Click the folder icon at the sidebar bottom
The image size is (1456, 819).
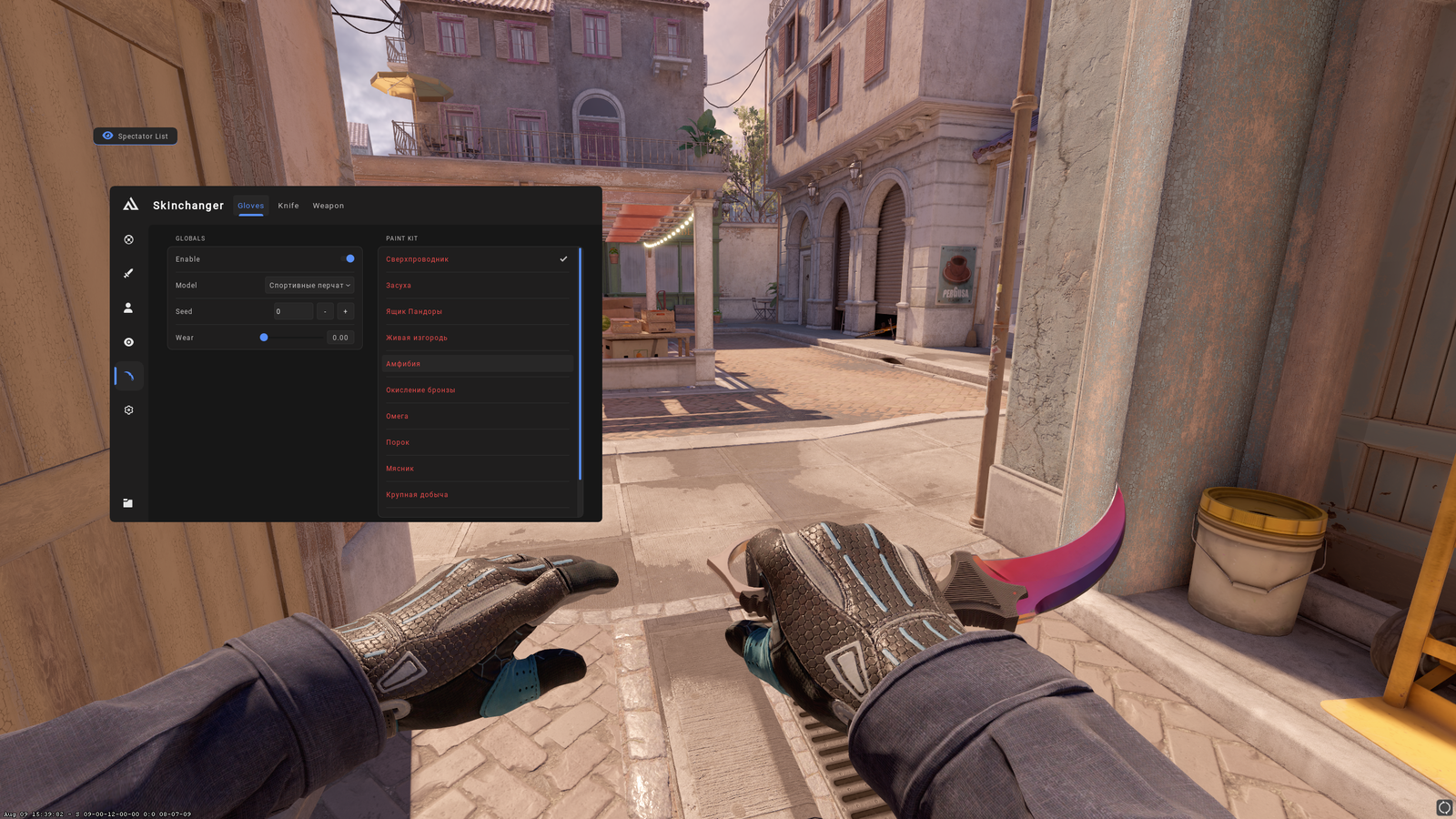pos(128,501)
